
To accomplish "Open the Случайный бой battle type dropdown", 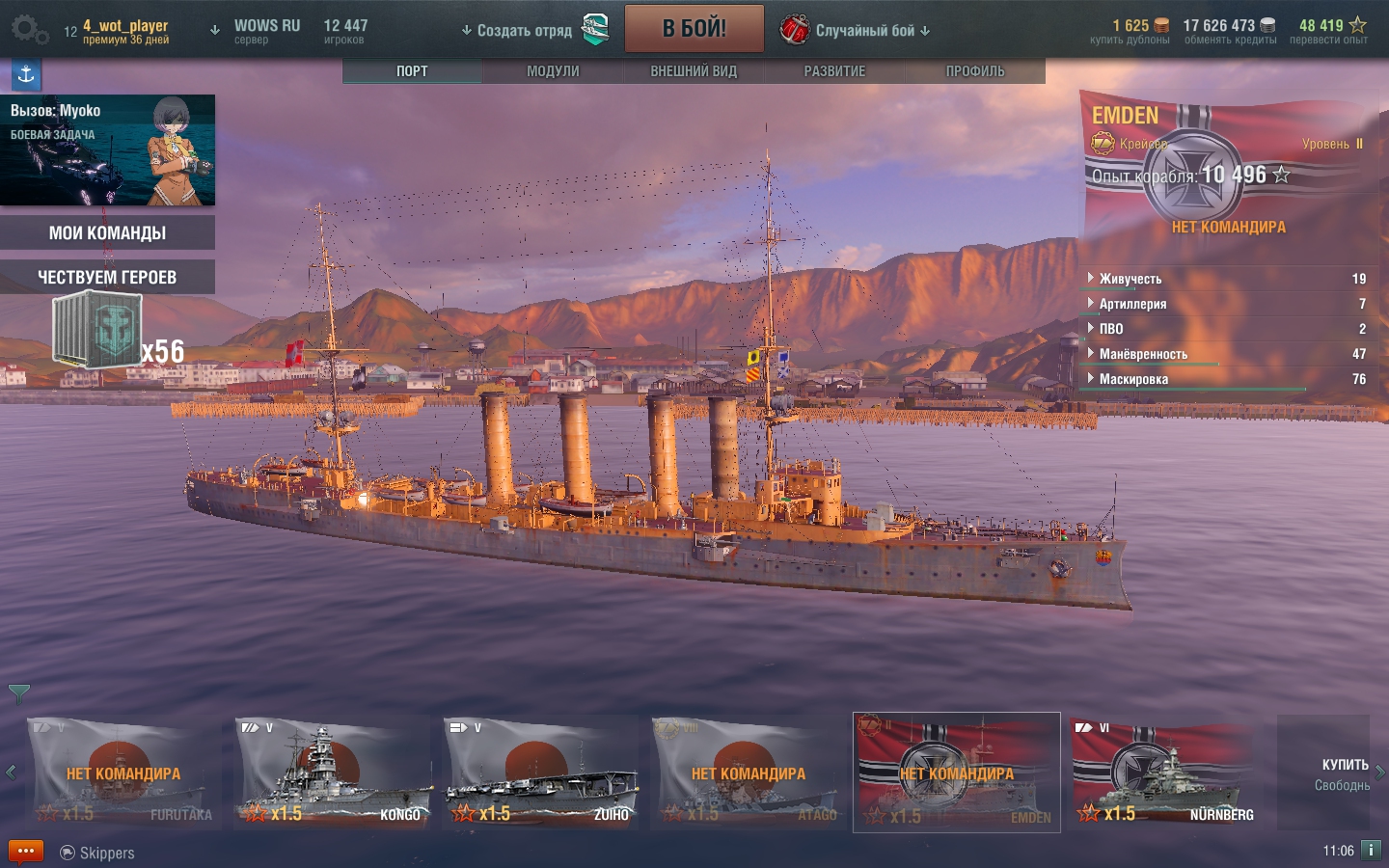I will tap(864, 31).
